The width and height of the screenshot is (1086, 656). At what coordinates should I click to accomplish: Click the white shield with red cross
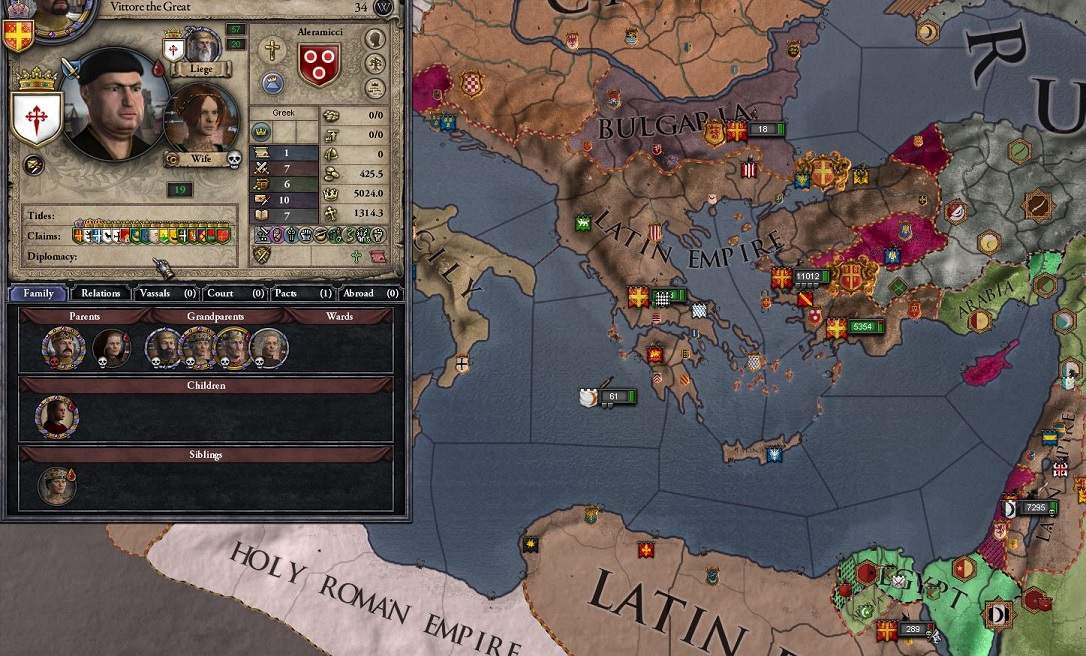point(37,116)
